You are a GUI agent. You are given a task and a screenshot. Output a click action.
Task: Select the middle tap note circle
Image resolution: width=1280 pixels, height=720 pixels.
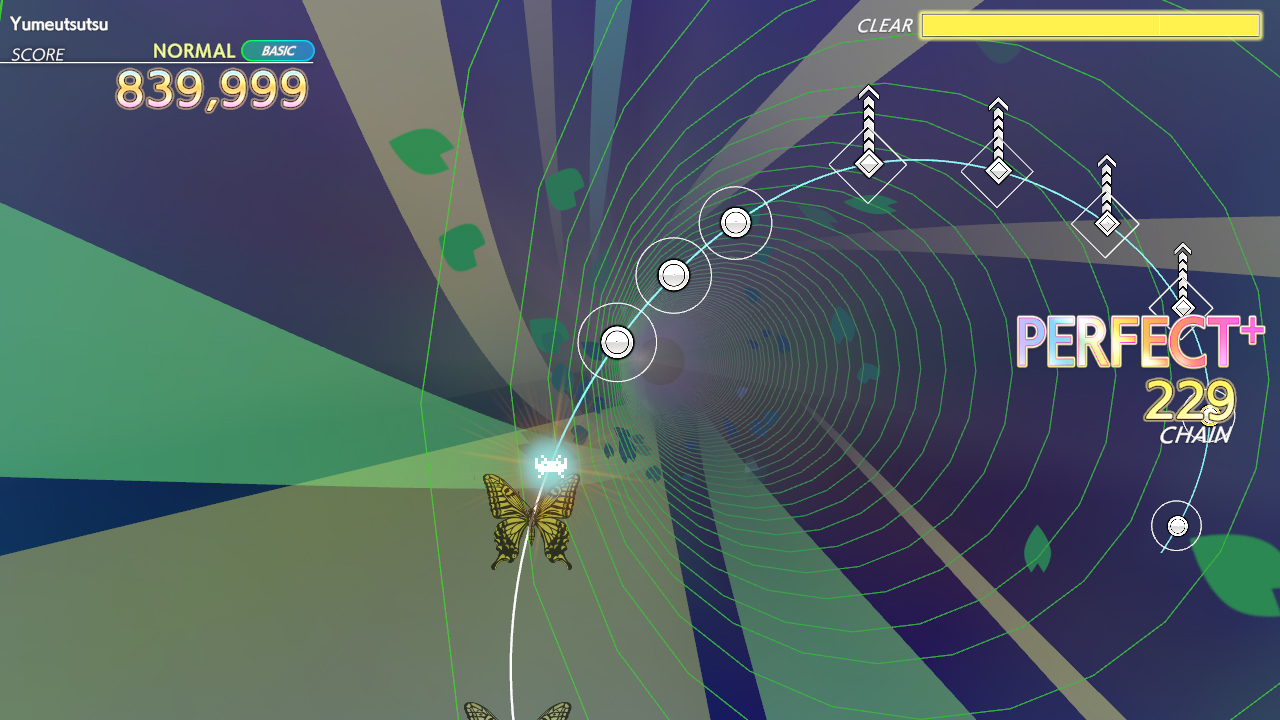[676, 273]
